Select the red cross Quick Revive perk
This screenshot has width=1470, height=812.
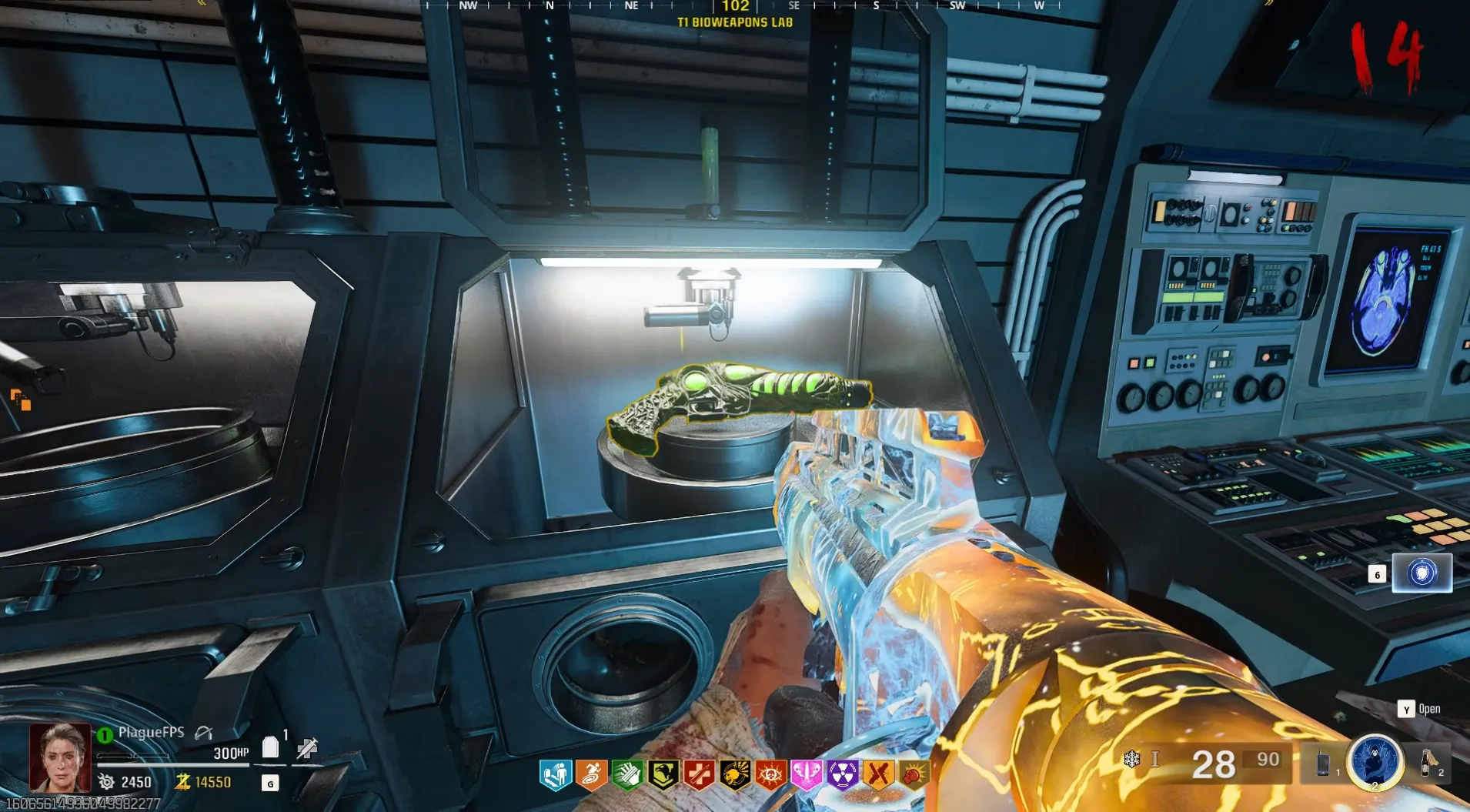click(698, 774)
